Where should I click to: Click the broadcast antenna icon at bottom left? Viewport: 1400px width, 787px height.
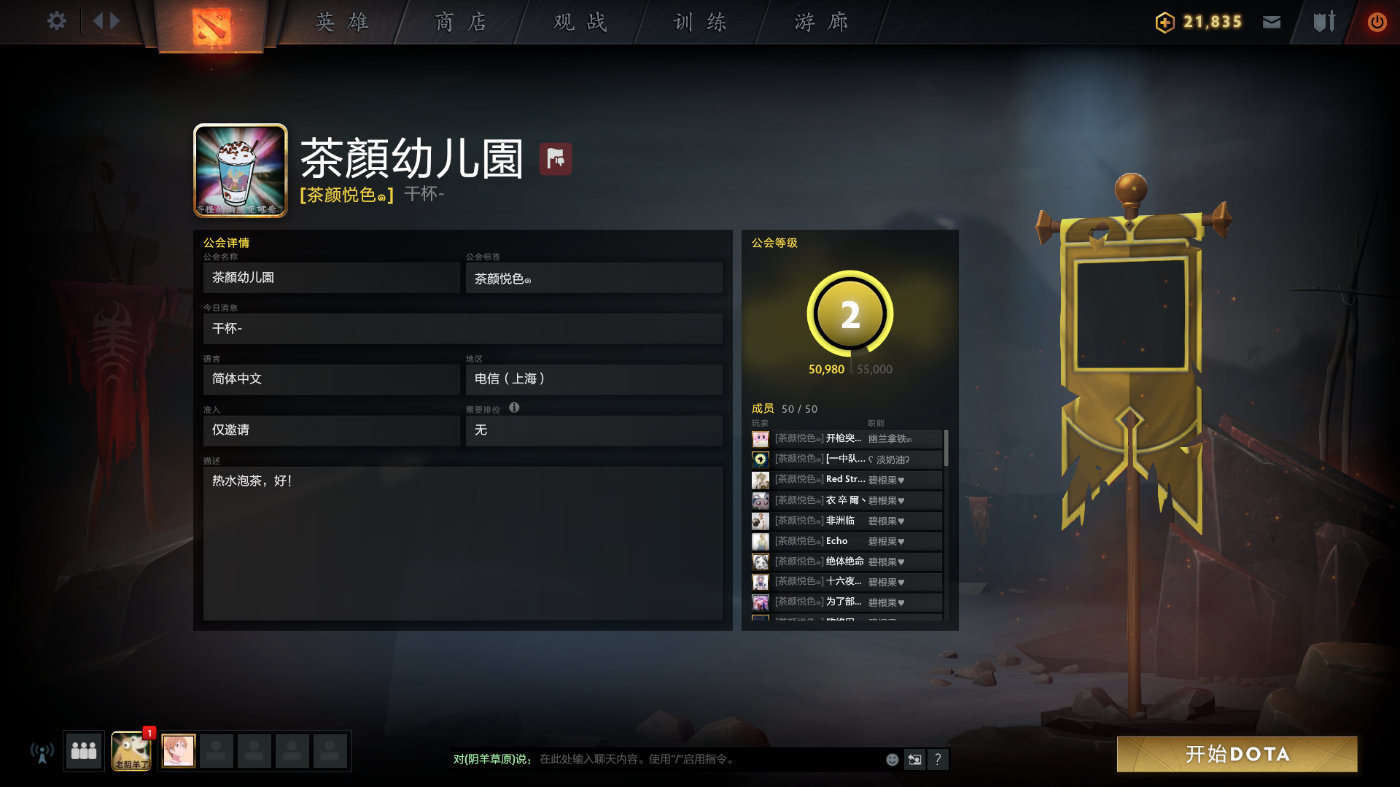click(40, 751)
